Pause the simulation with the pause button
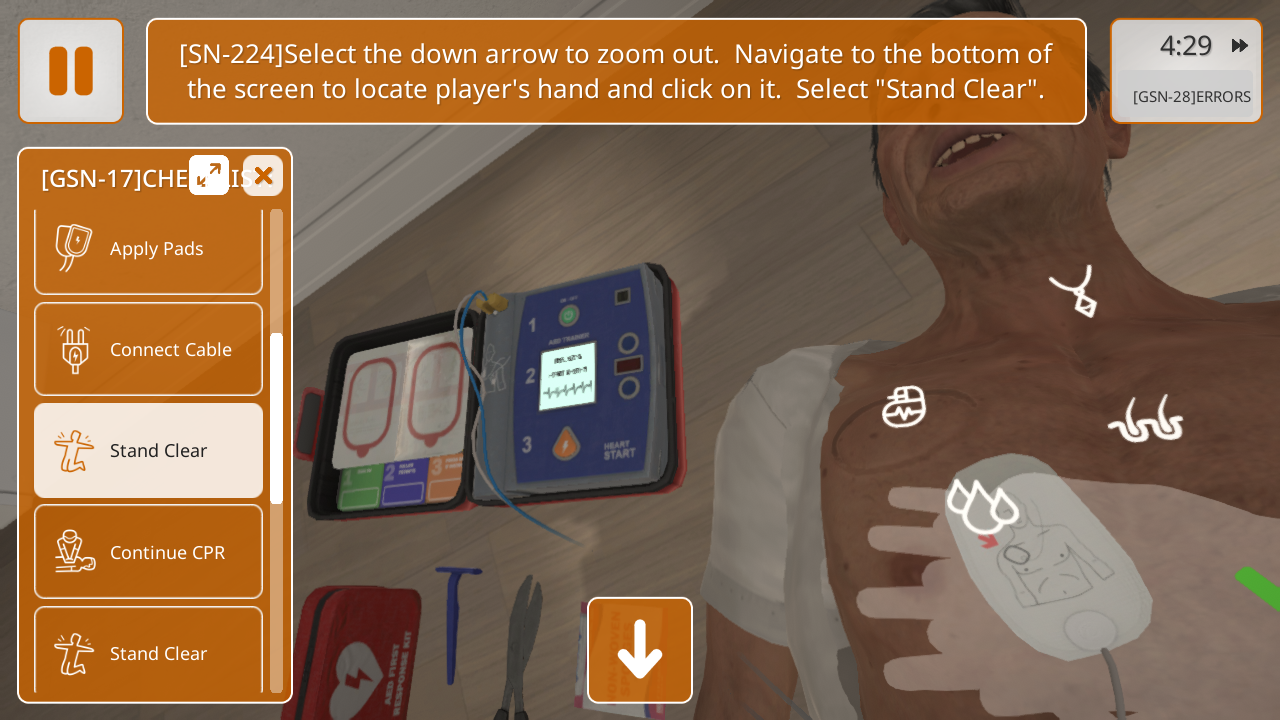Screen dimensions: 1280x720 coord(71,71)
